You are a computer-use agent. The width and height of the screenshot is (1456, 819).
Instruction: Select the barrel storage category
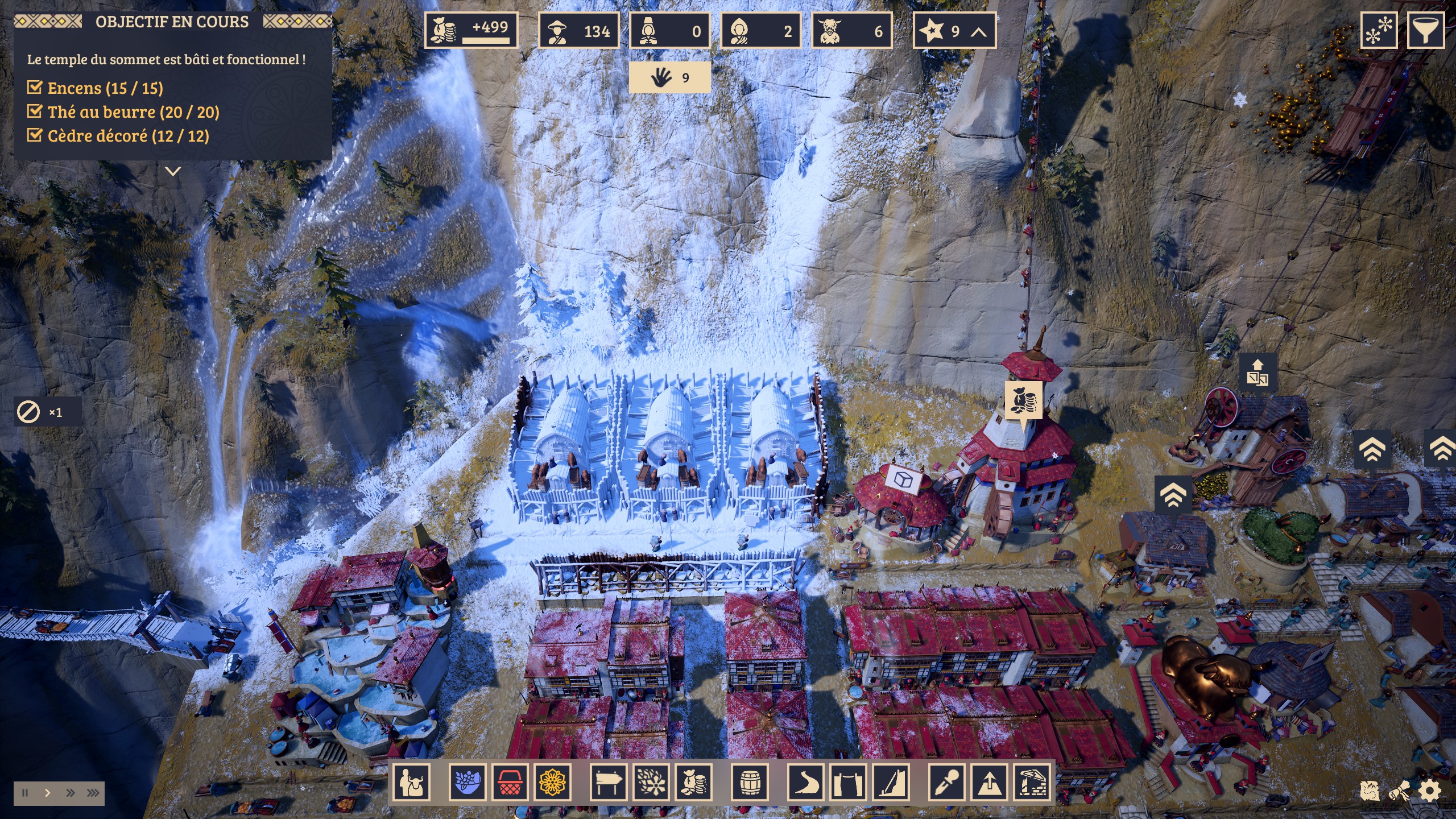pyautogui.click(x=750, y=783)
